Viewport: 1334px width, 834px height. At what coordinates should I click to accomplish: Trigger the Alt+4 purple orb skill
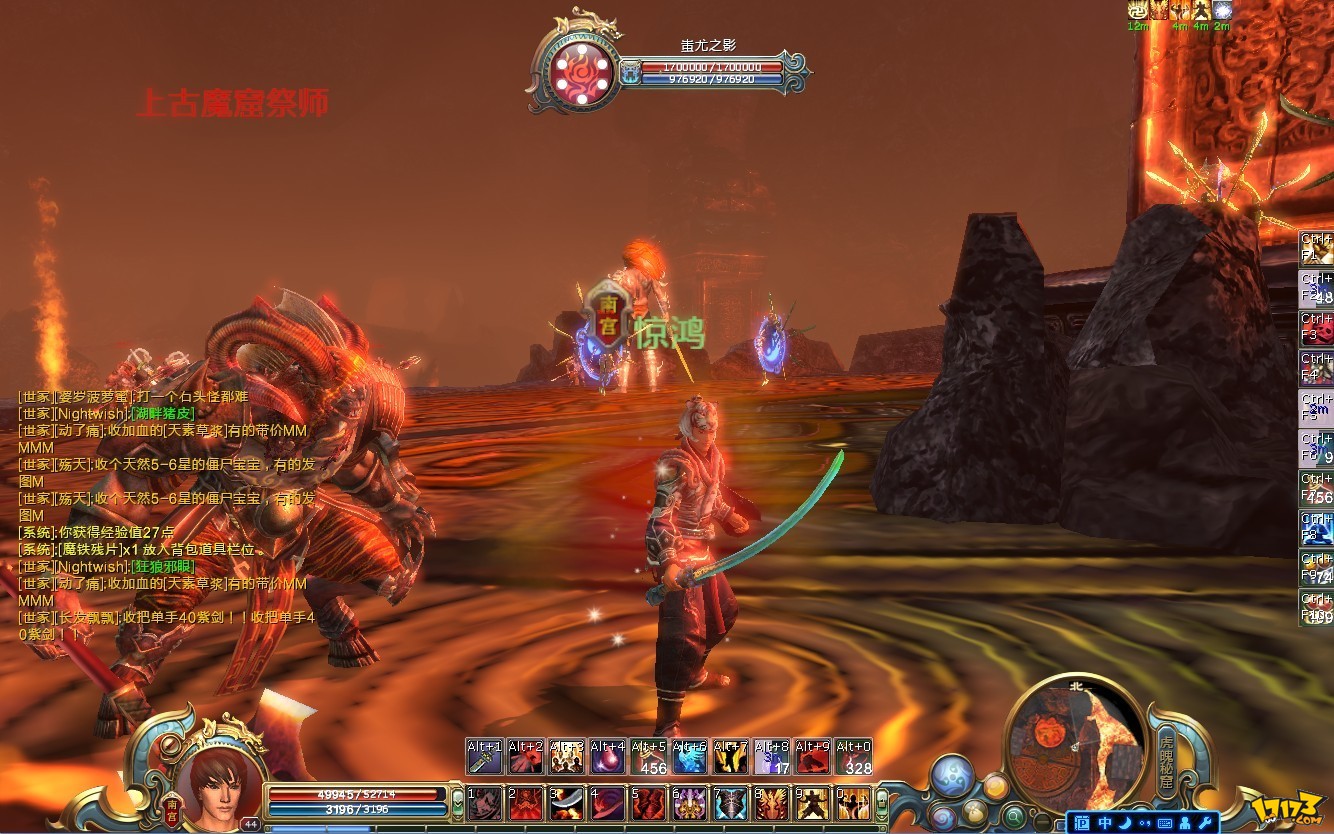pos(607,757)
